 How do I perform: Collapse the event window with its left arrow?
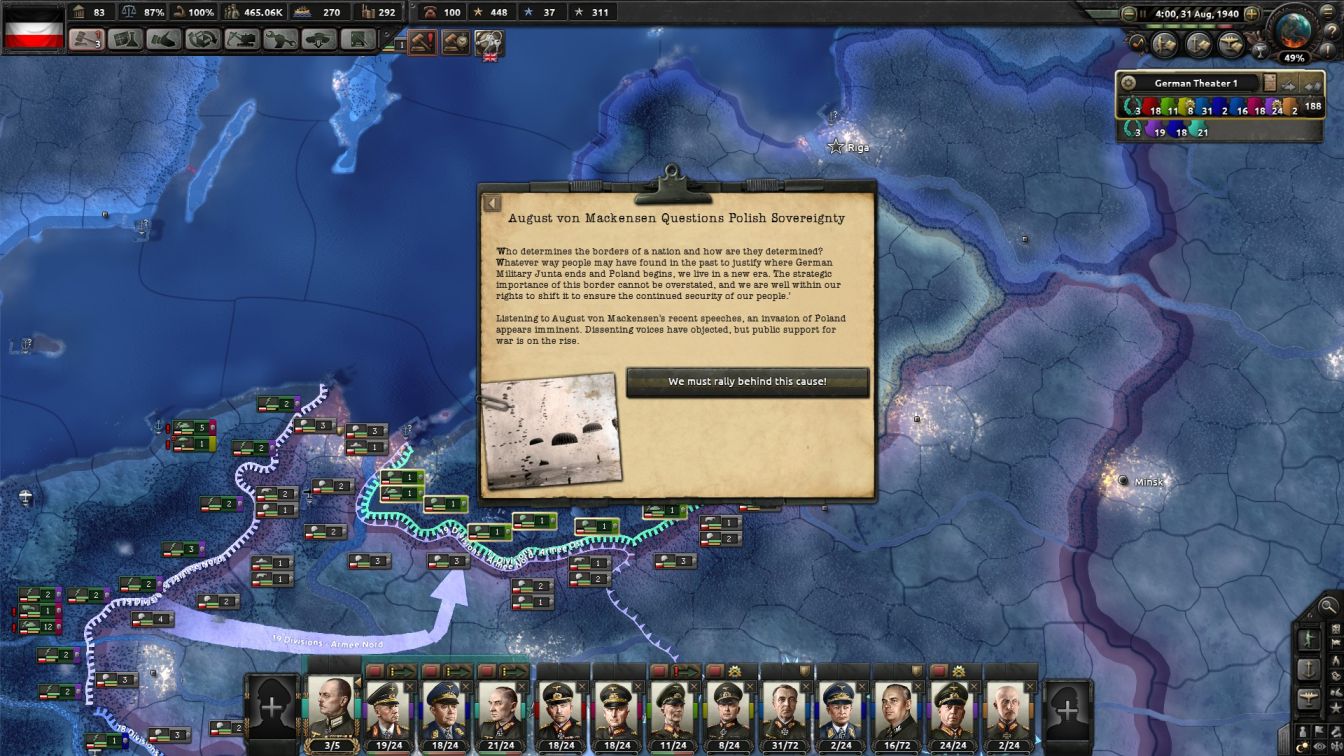click(x=491, y=203)
